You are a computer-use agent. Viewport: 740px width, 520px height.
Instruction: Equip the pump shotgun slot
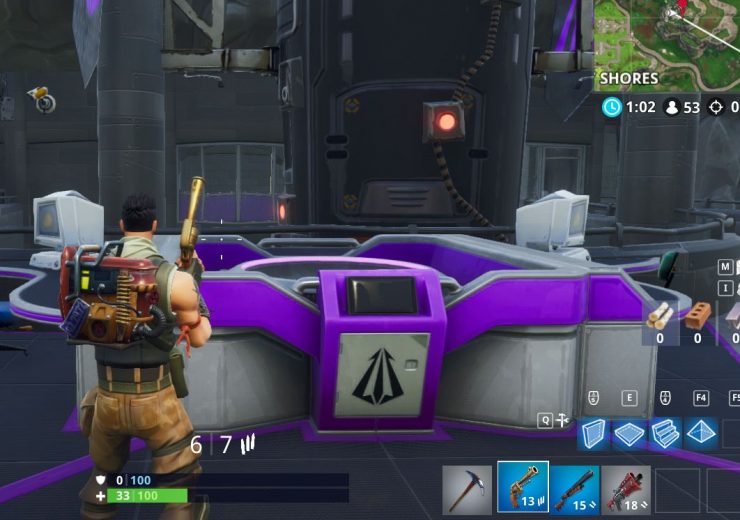pos(574,489)
